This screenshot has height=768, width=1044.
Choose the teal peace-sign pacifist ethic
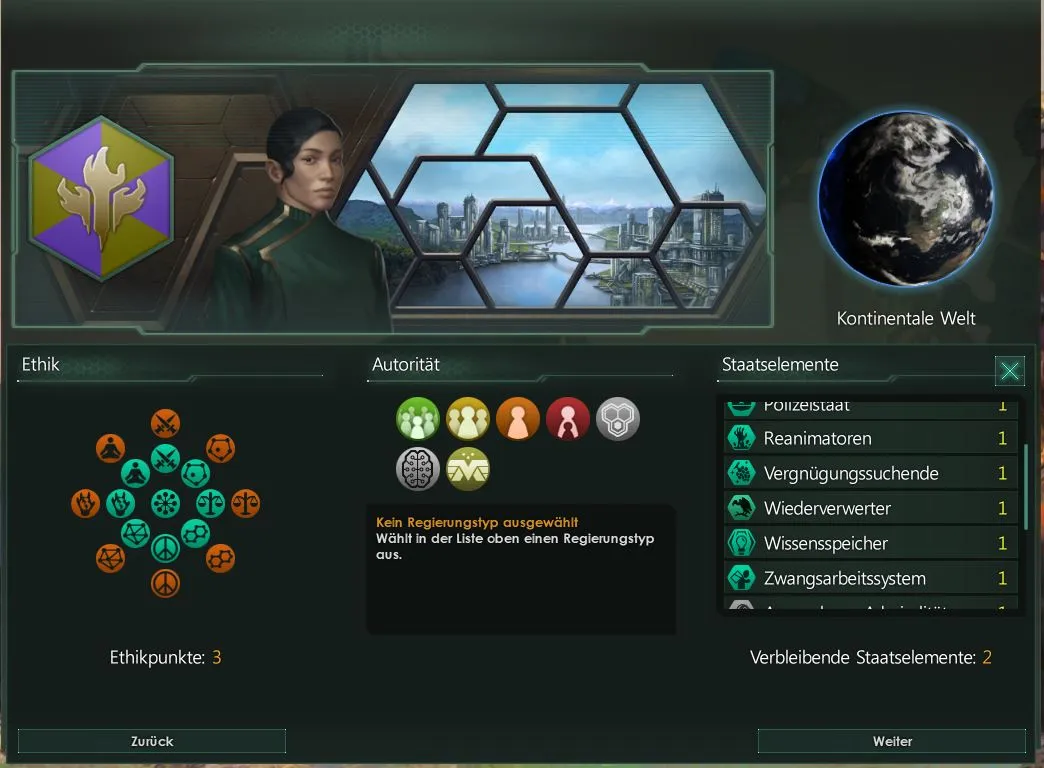coord(165,548)
